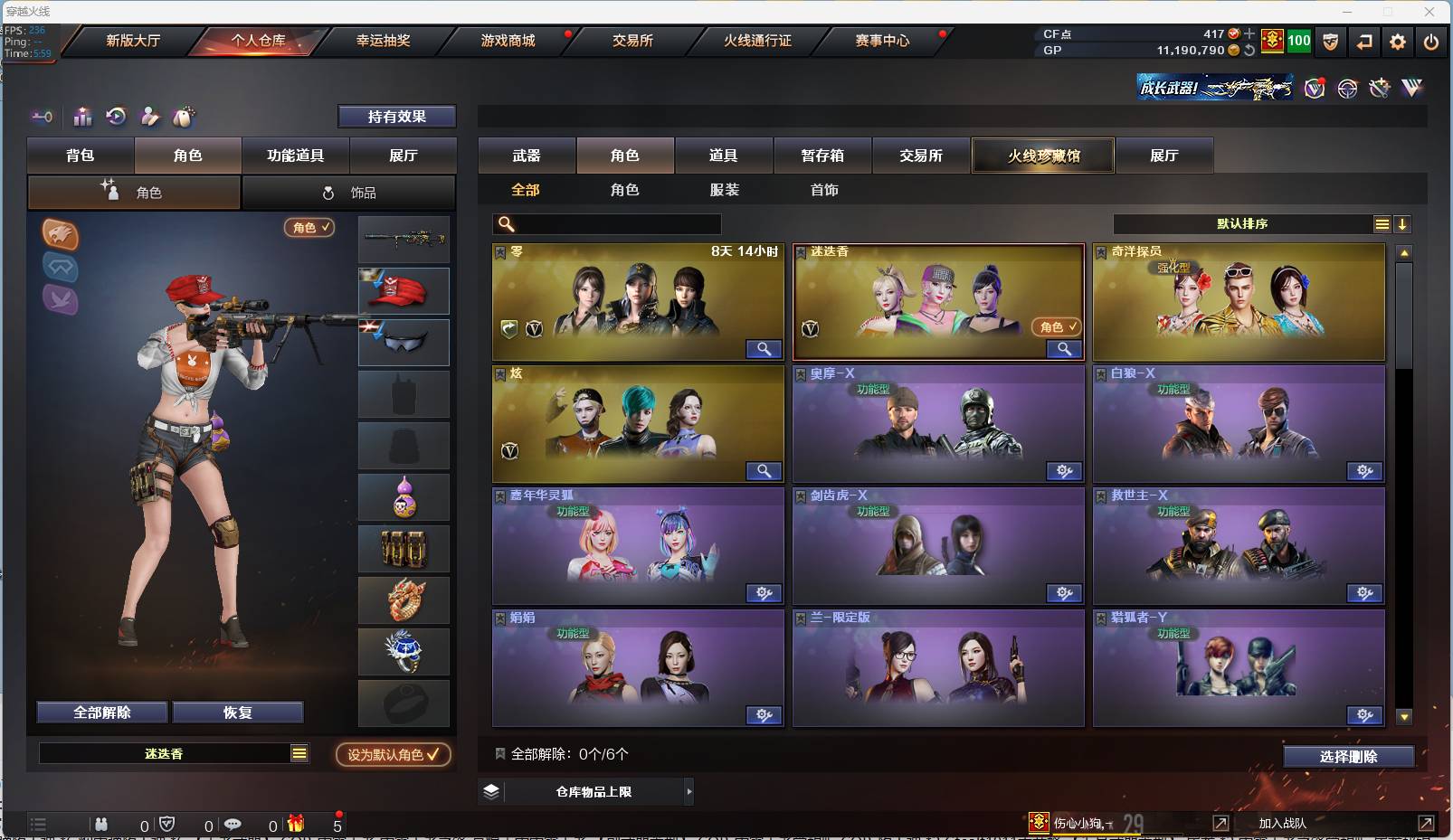Screen dimensions: 1453x840
Task: Click the replay history icon in top toolbar
Action: [116, 117]
